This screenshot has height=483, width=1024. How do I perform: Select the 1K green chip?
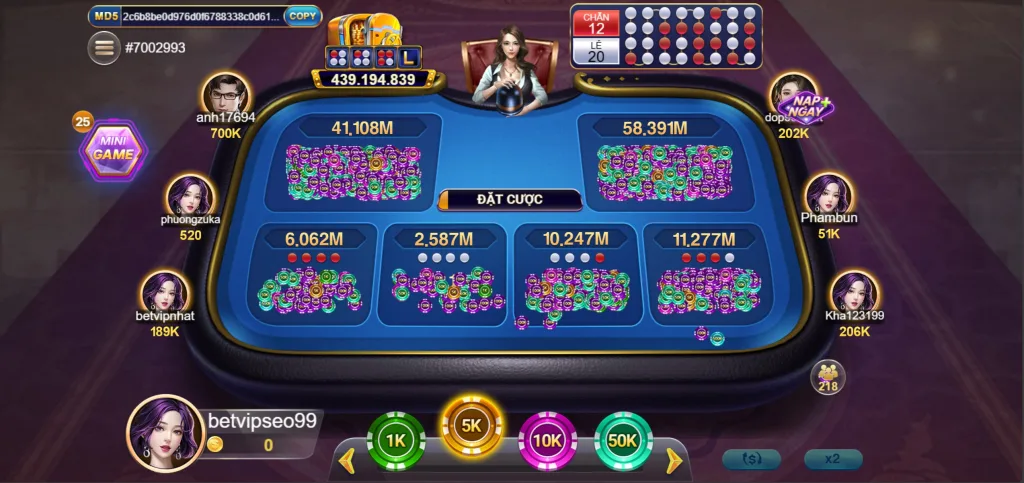coord(396,440)
